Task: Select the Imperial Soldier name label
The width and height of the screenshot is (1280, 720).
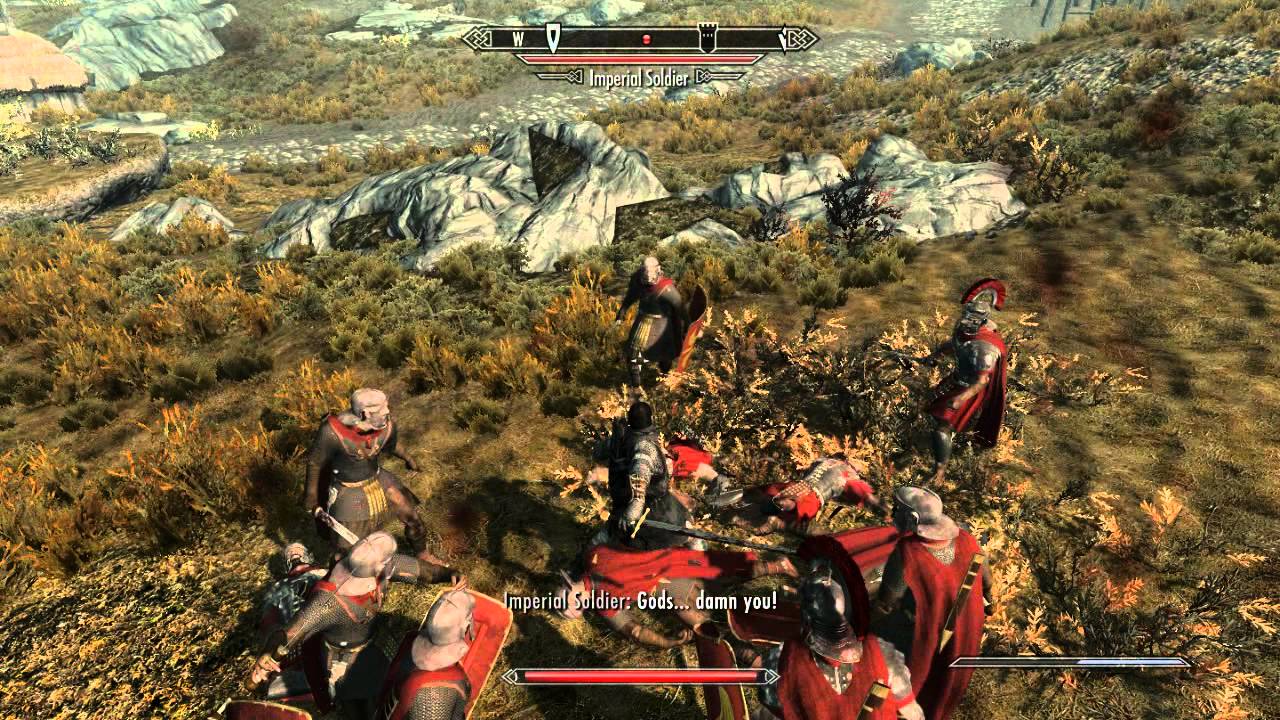Action: pos(638,76)
